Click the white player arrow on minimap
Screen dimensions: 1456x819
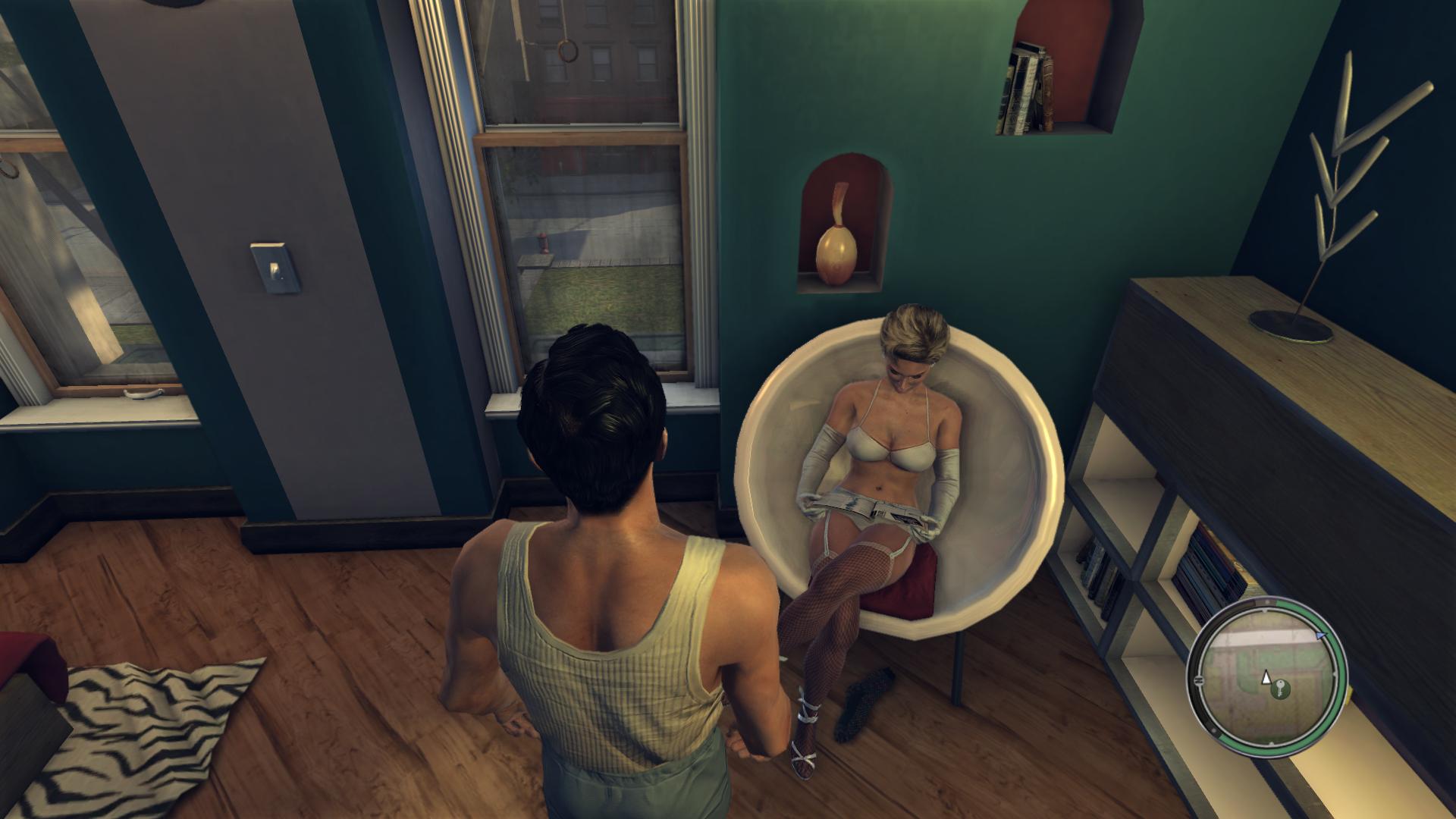pos(1266,677)
